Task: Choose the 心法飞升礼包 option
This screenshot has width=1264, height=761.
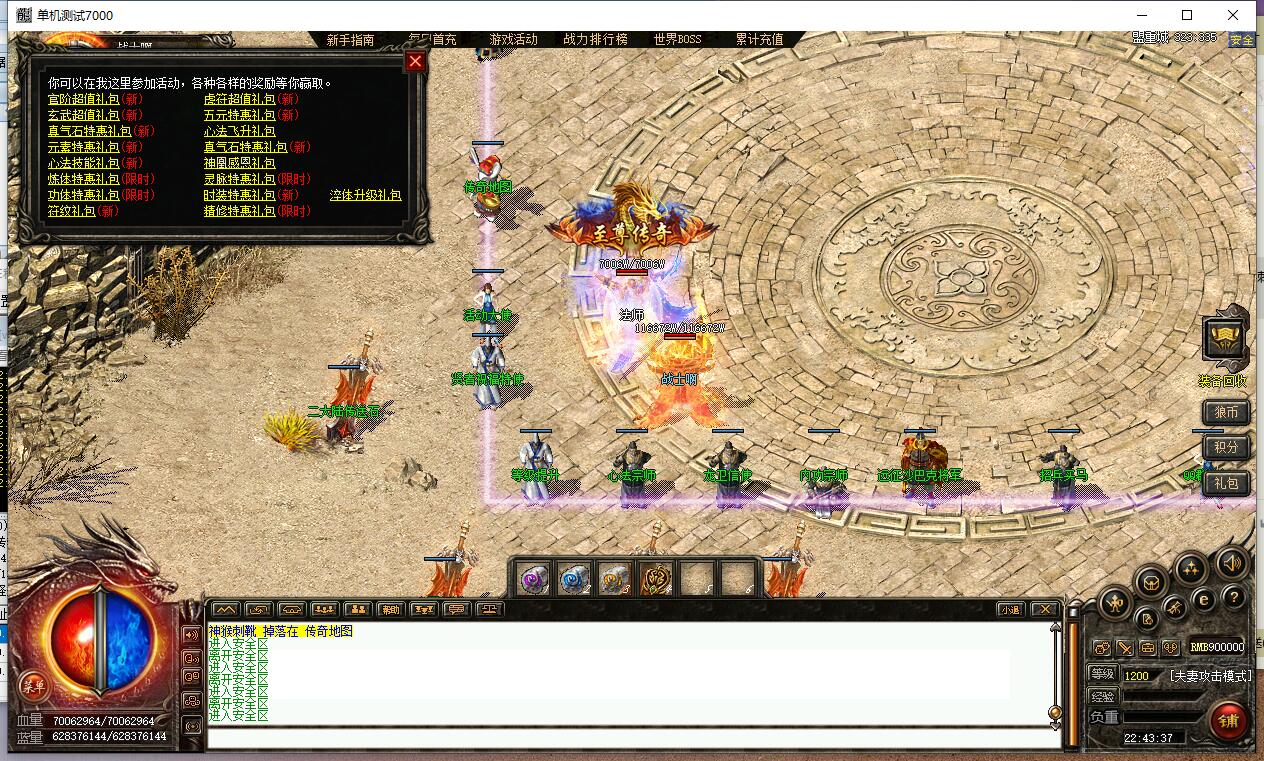Action: click(239, 131)
